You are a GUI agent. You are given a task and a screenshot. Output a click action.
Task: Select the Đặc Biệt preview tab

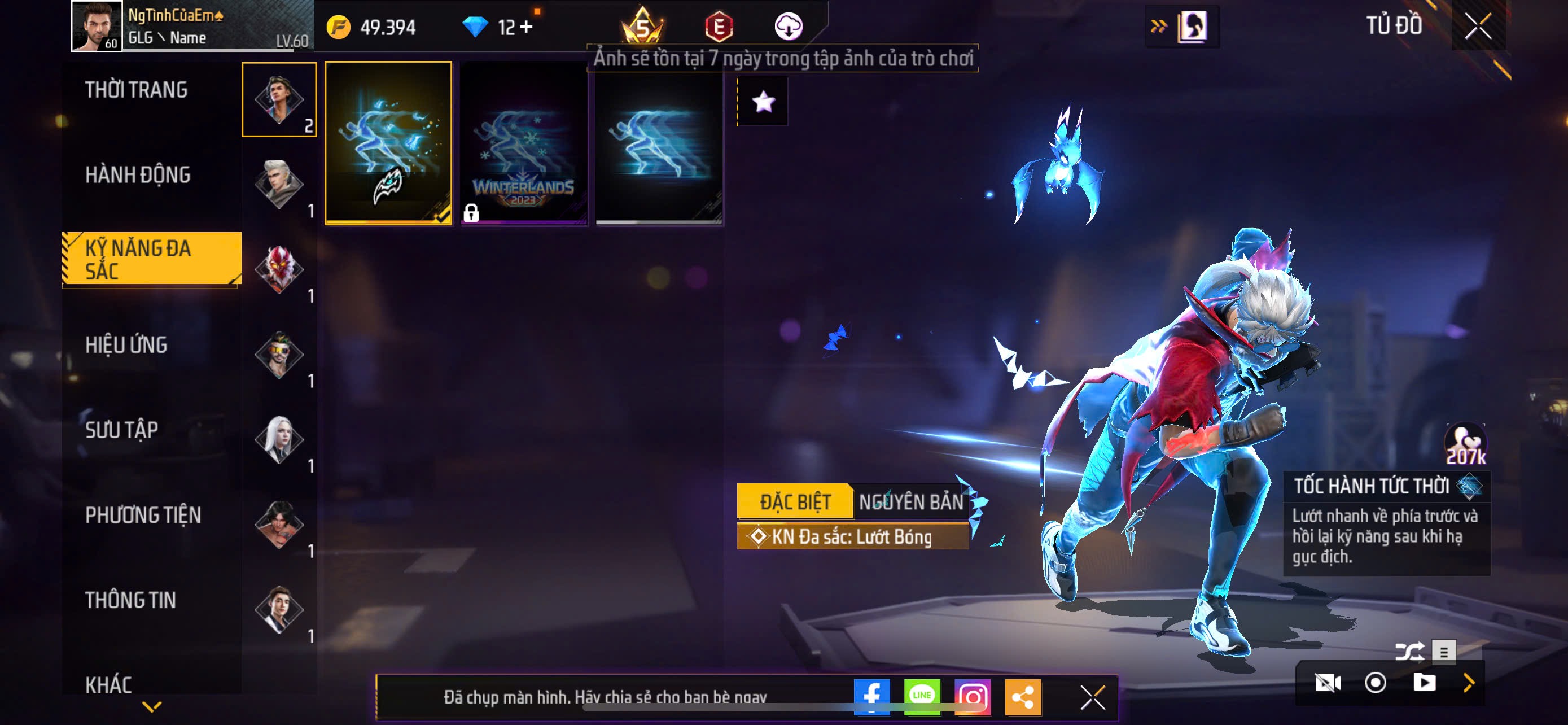point(795,502)
